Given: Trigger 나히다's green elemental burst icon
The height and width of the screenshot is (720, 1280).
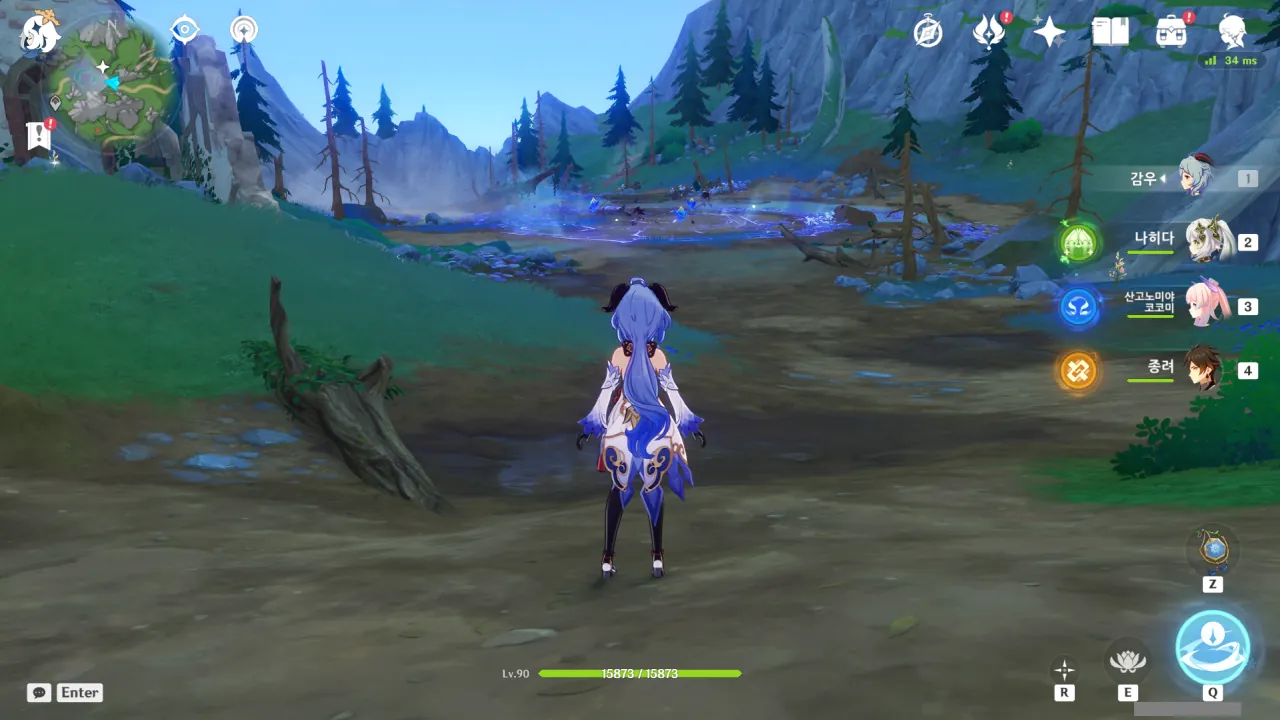Looking at the screenshot, I should click(x=1079, y=242).
